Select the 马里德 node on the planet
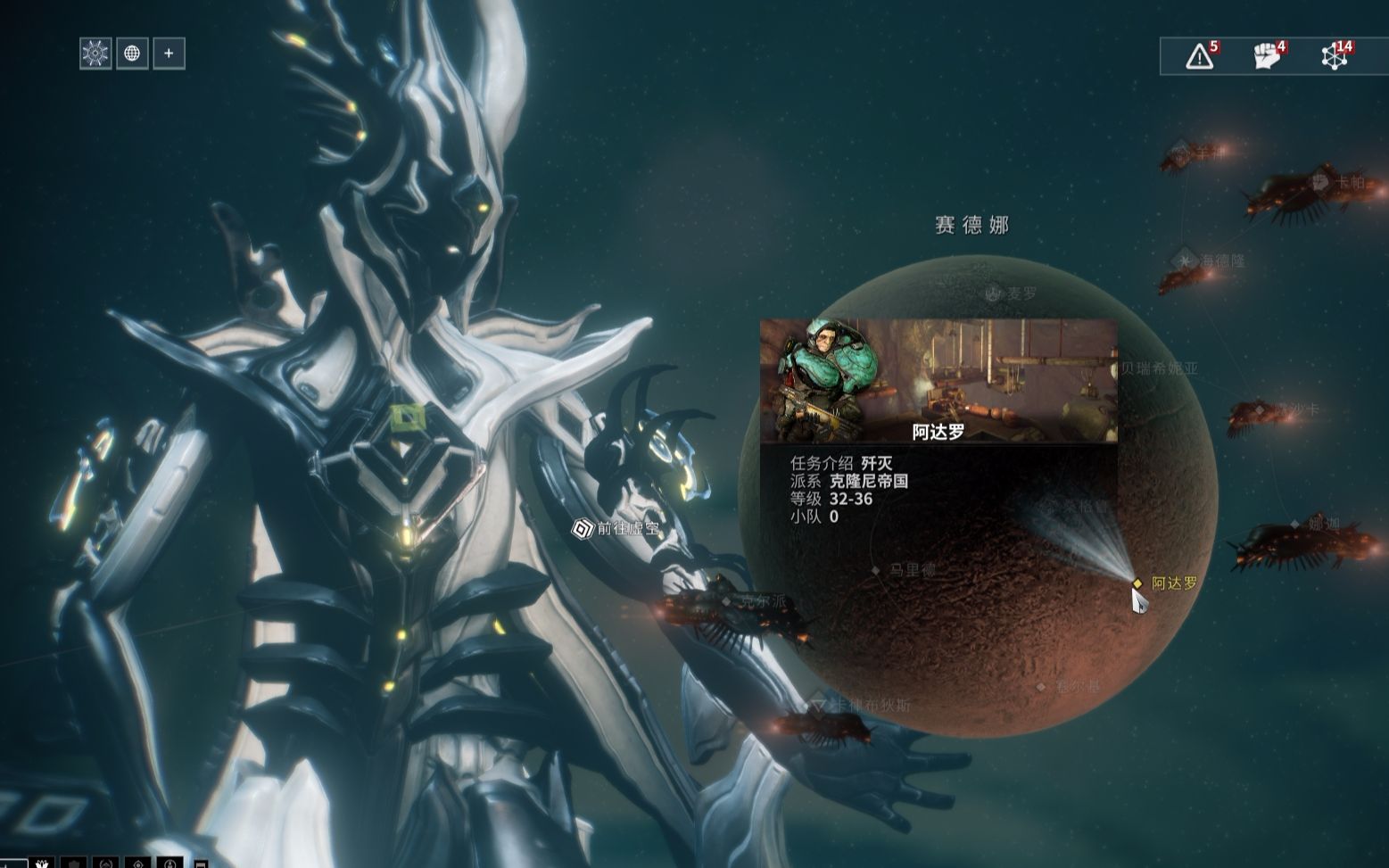 pyautogui.click(x=876, y=569)
